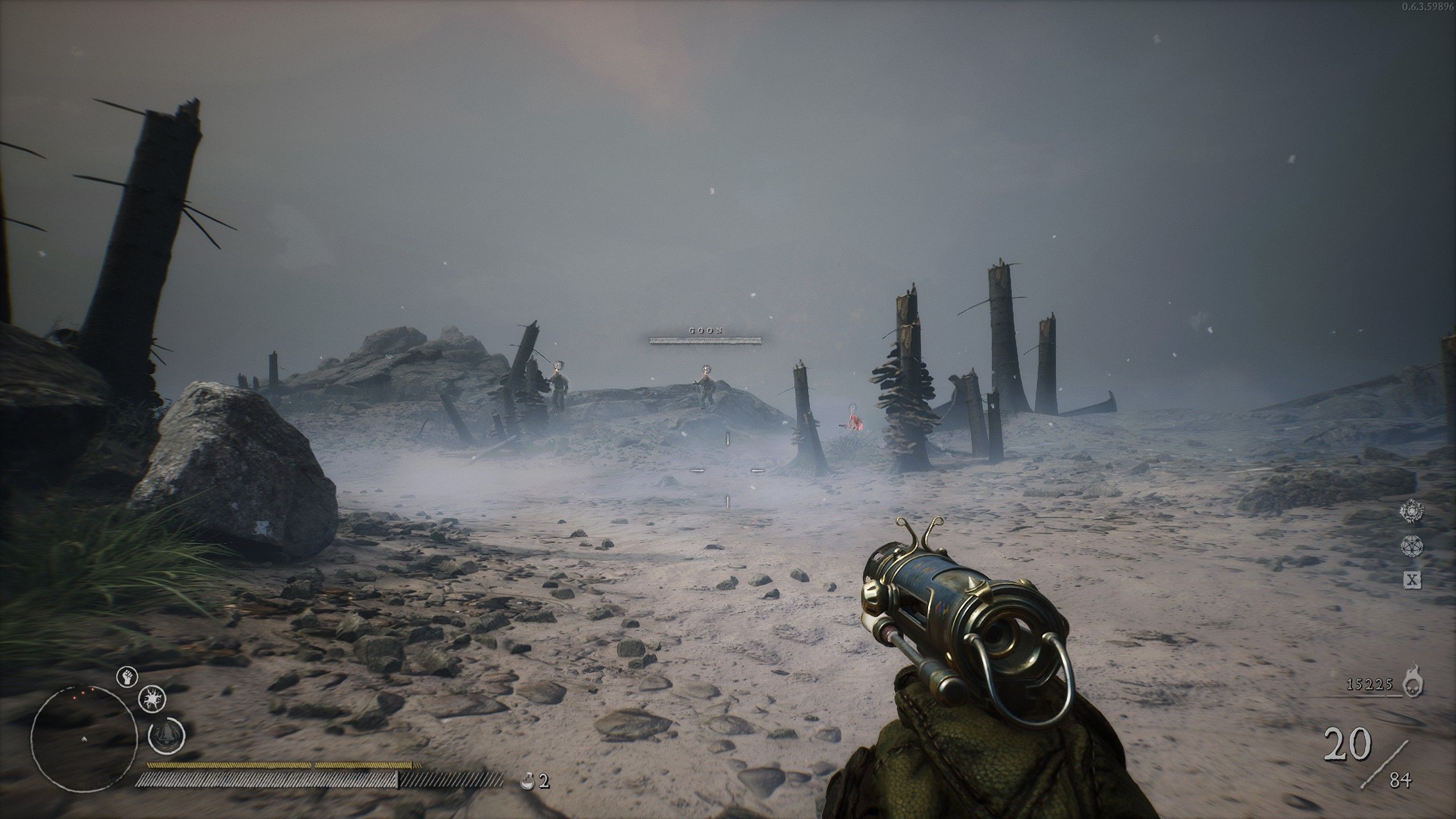Select the raised fist ability icon

[x=127, y=677]
